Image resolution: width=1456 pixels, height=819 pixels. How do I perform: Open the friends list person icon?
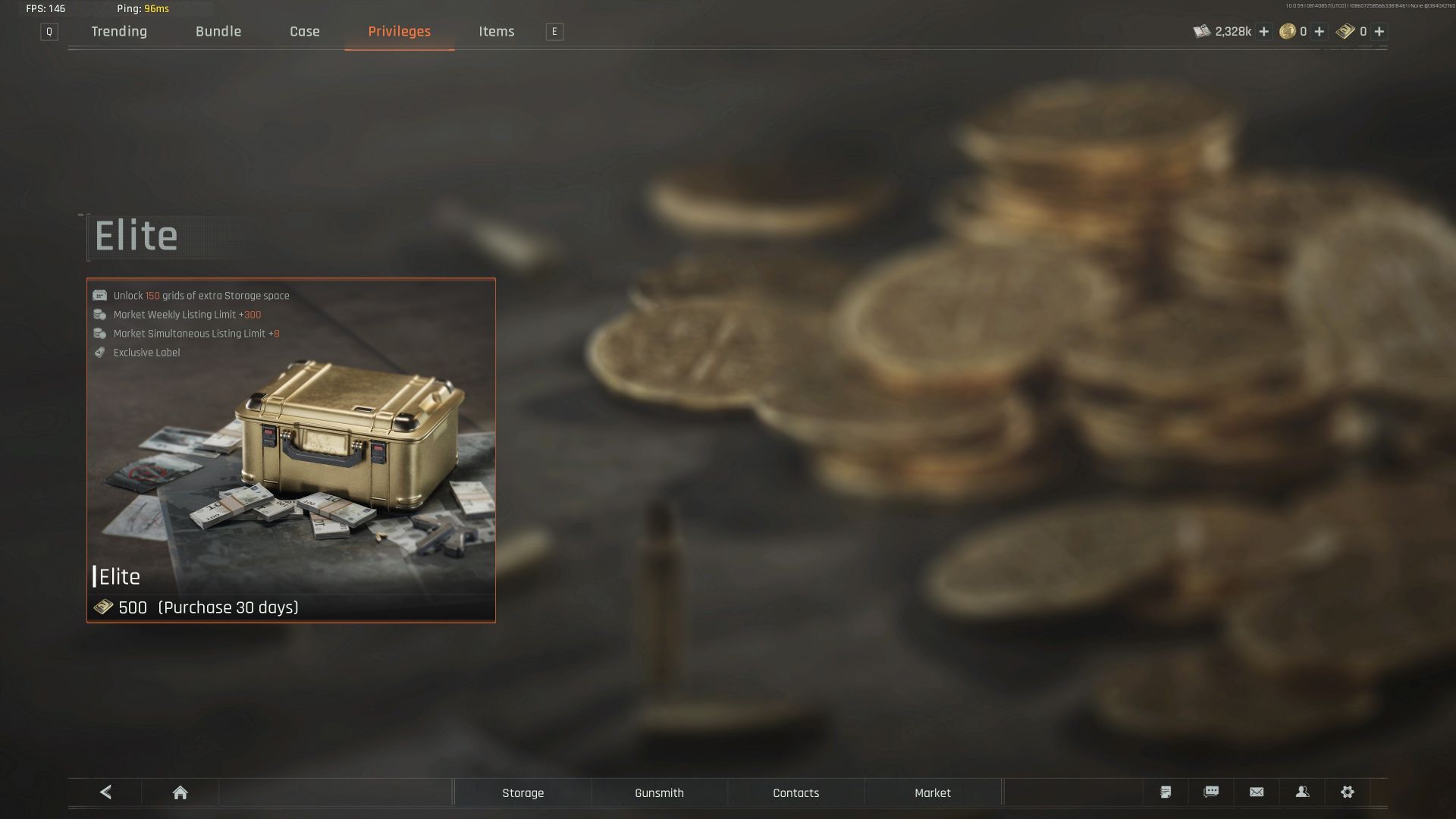point(1302,792)
